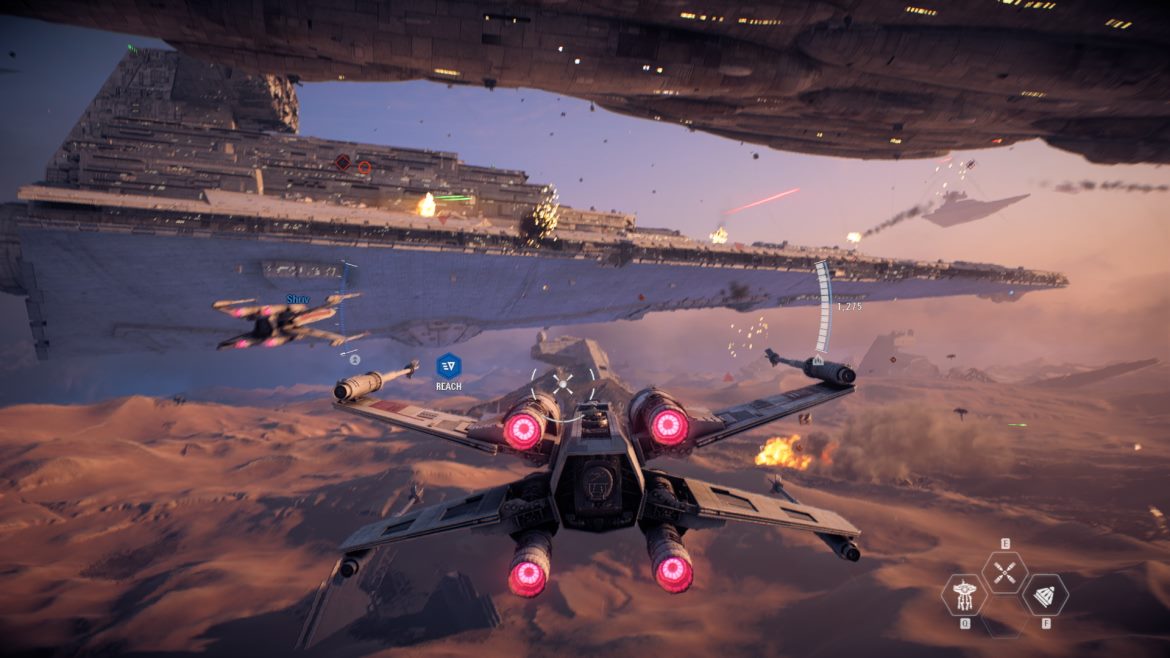
Task: Select the blue REACH objective marker
Action: click(x=448, y=366)
